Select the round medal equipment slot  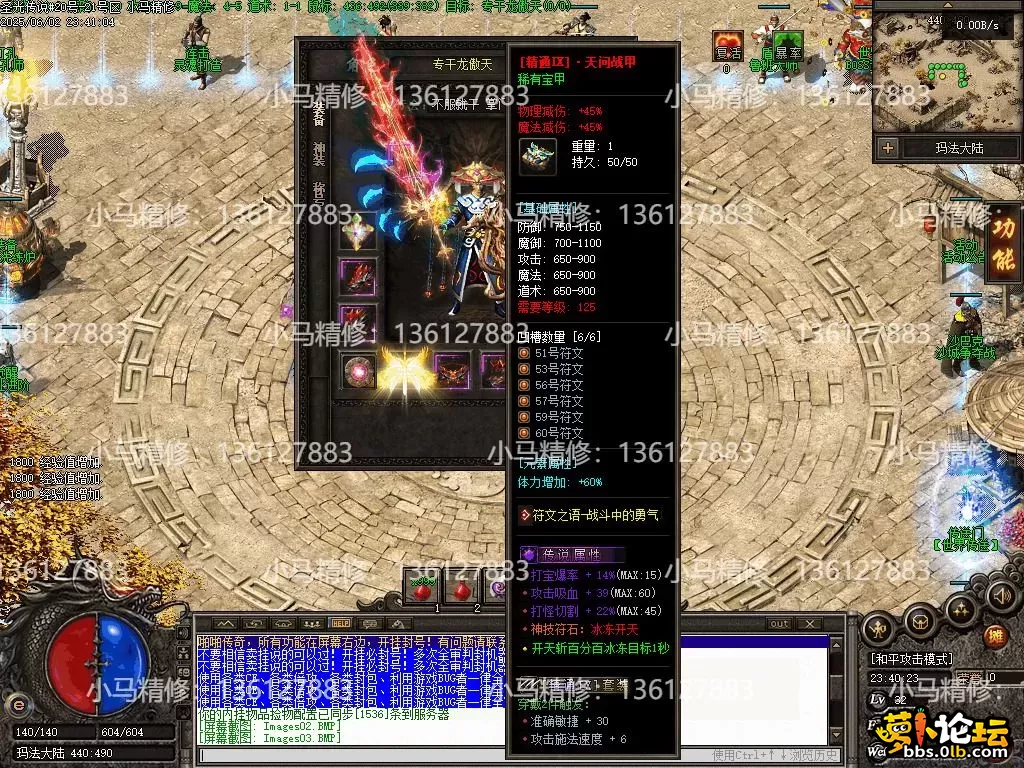click(x=357, y=370)
